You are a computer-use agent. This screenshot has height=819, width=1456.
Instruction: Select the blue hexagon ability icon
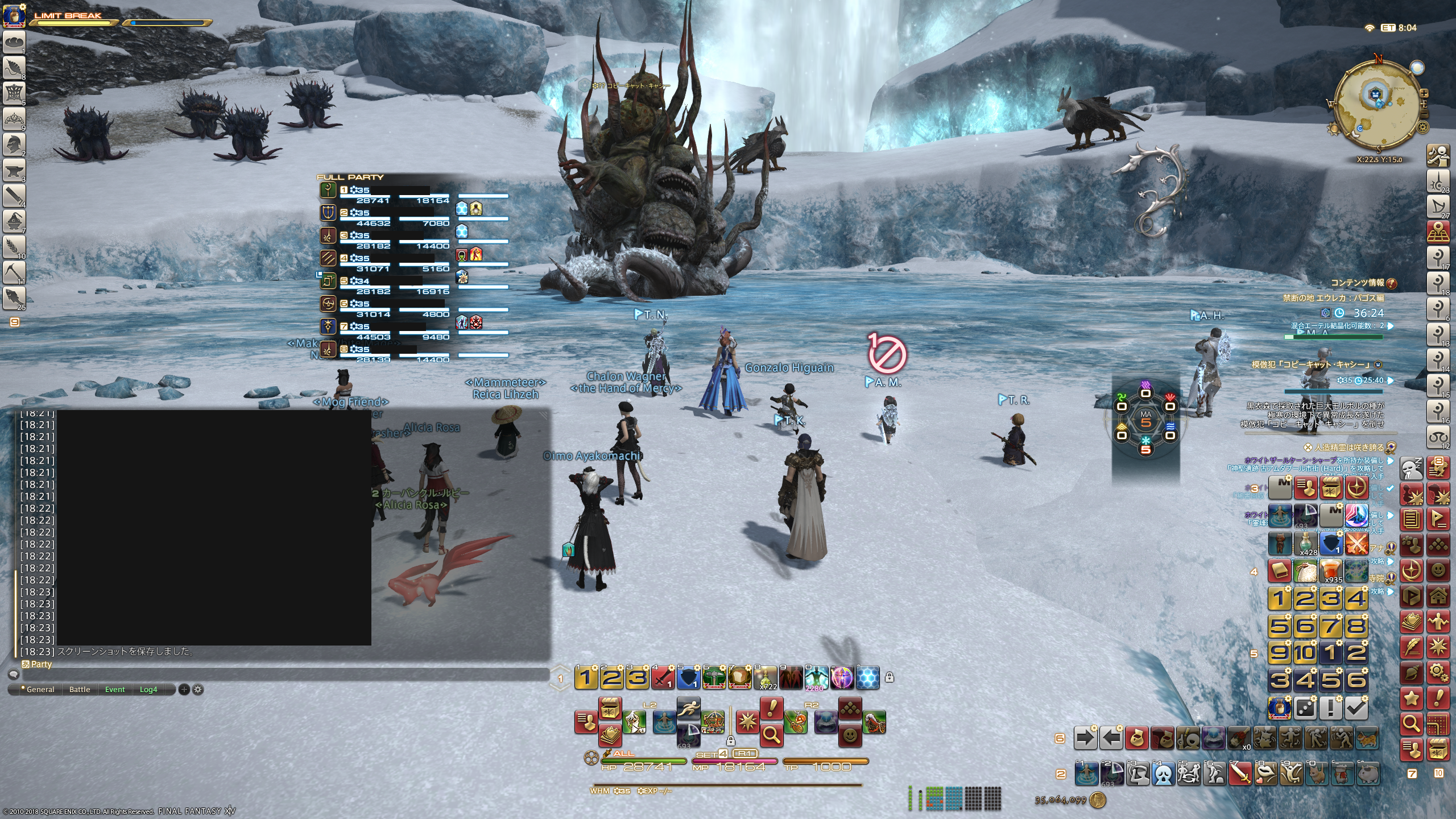pyautogui.click(x=867, y=677)
